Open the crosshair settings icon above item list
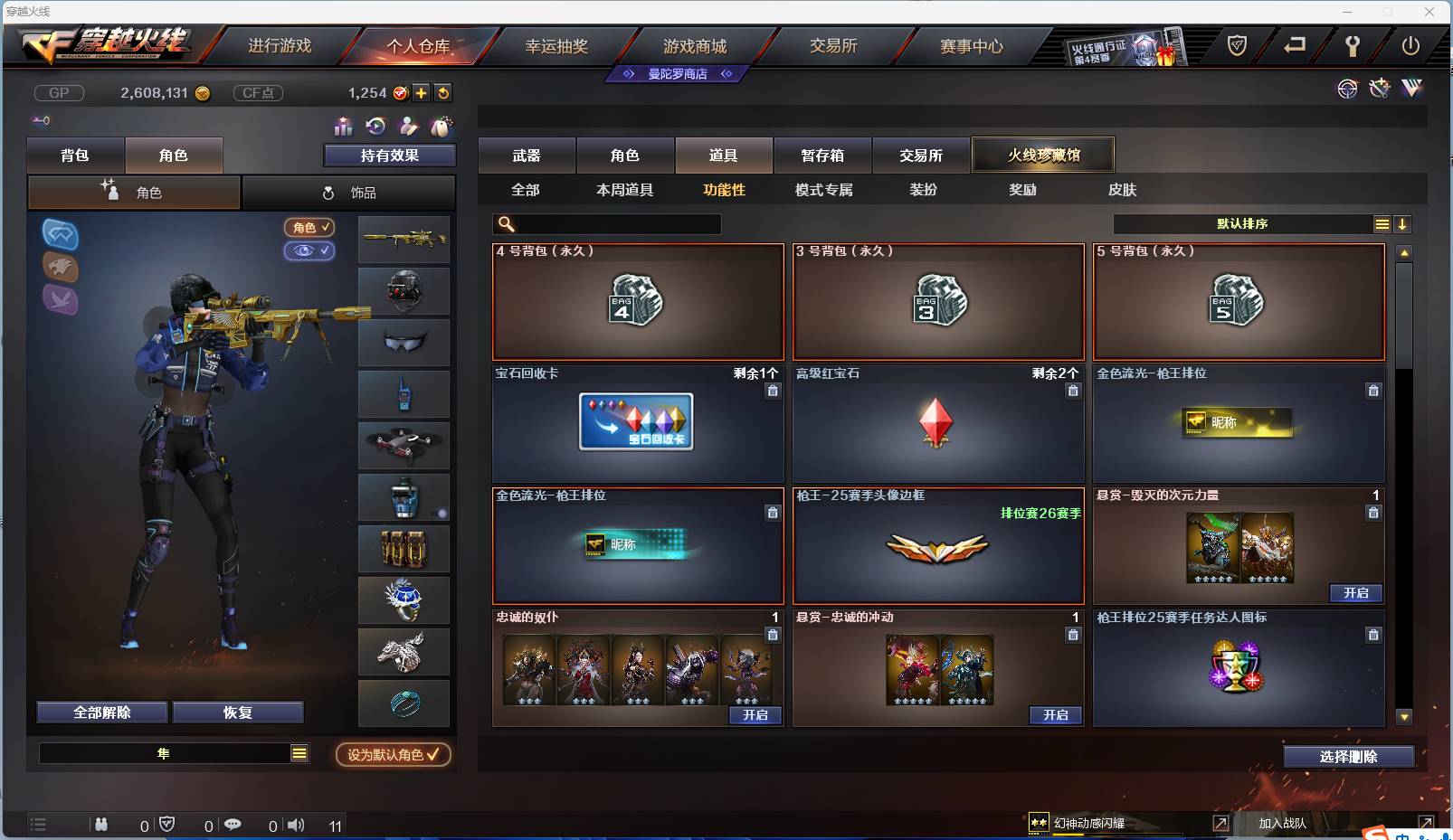The image size is (1453, 840). pos(1347,89)
